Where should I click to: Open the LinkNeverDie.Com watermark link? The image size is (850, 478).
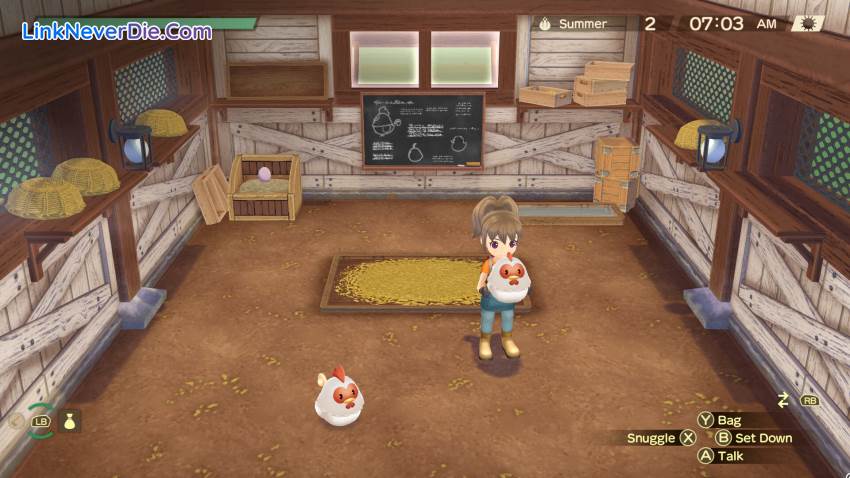tap(117, 31)
